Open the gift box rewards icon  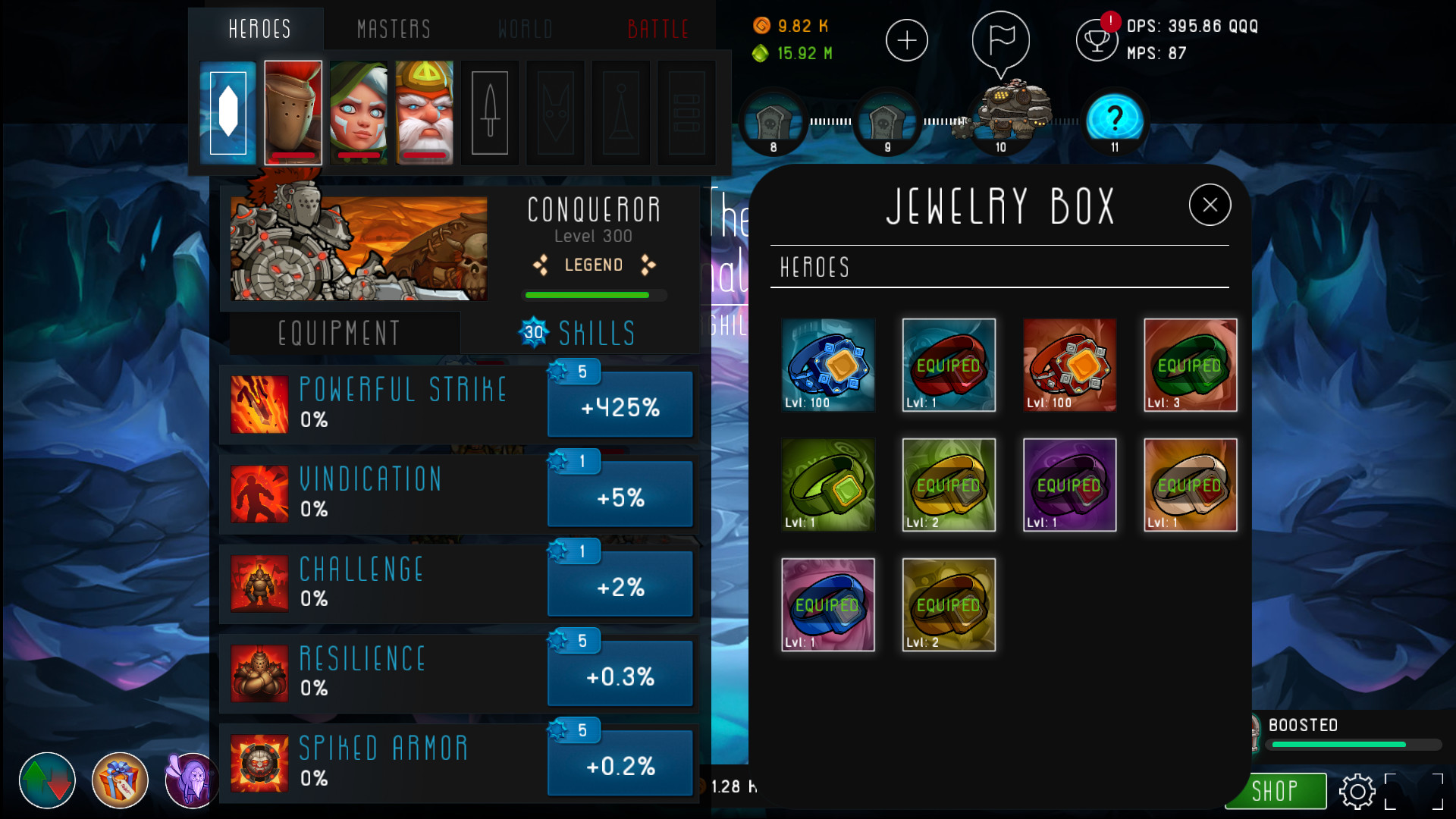point(118,780)
